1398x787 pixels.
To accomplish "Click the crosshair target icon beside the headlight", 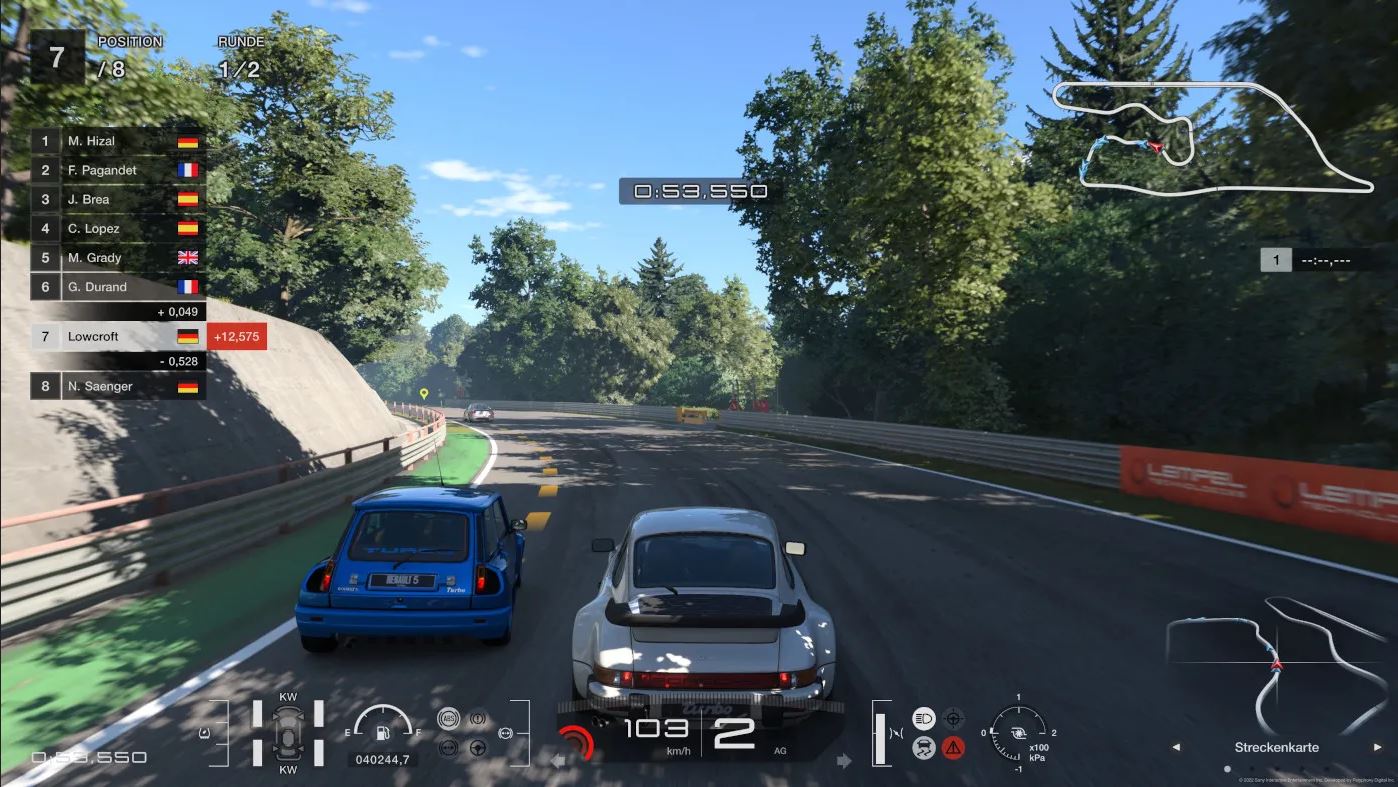I will pos(953,718).
